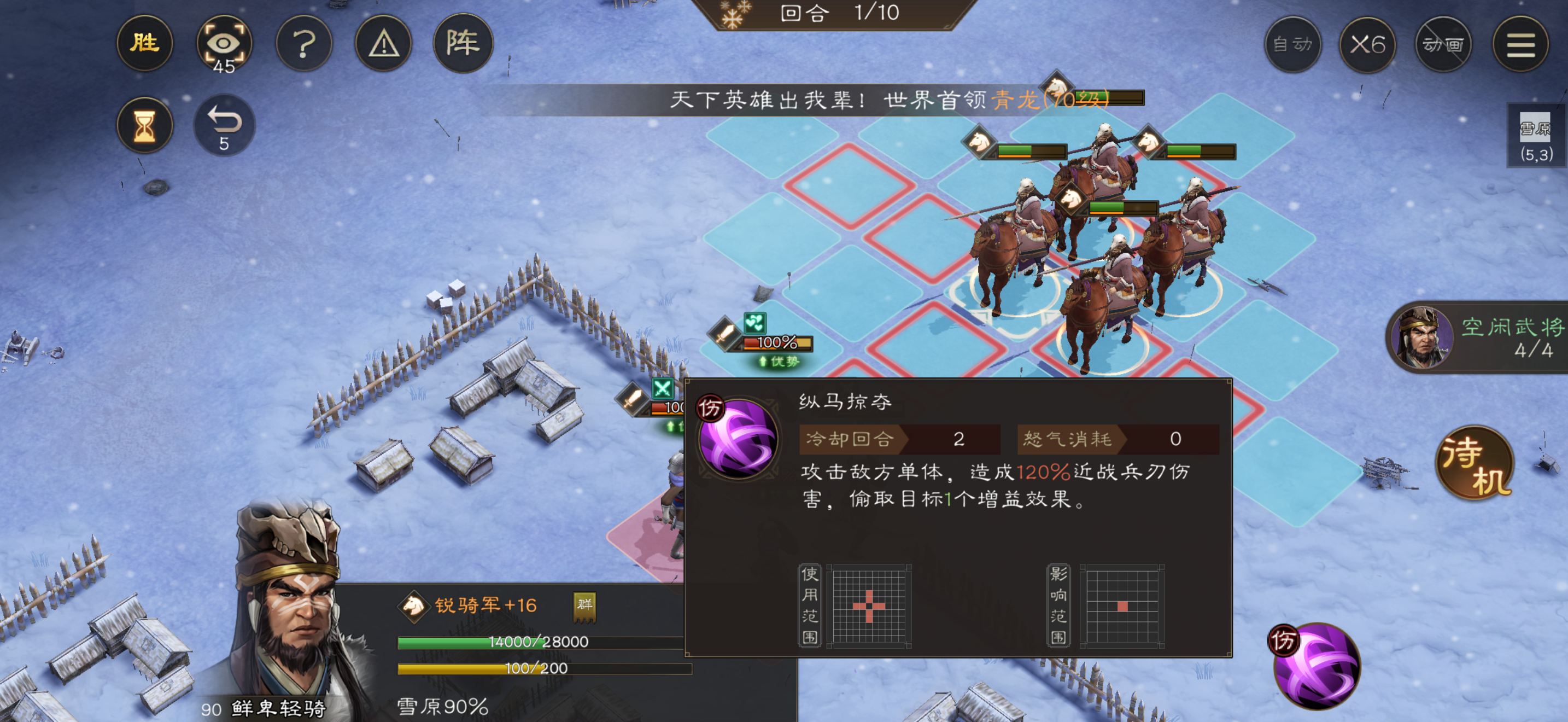Open the victory conditions via 胜 icon
This screenshot has width=1568, height=722.
click(x=145, y=44)
